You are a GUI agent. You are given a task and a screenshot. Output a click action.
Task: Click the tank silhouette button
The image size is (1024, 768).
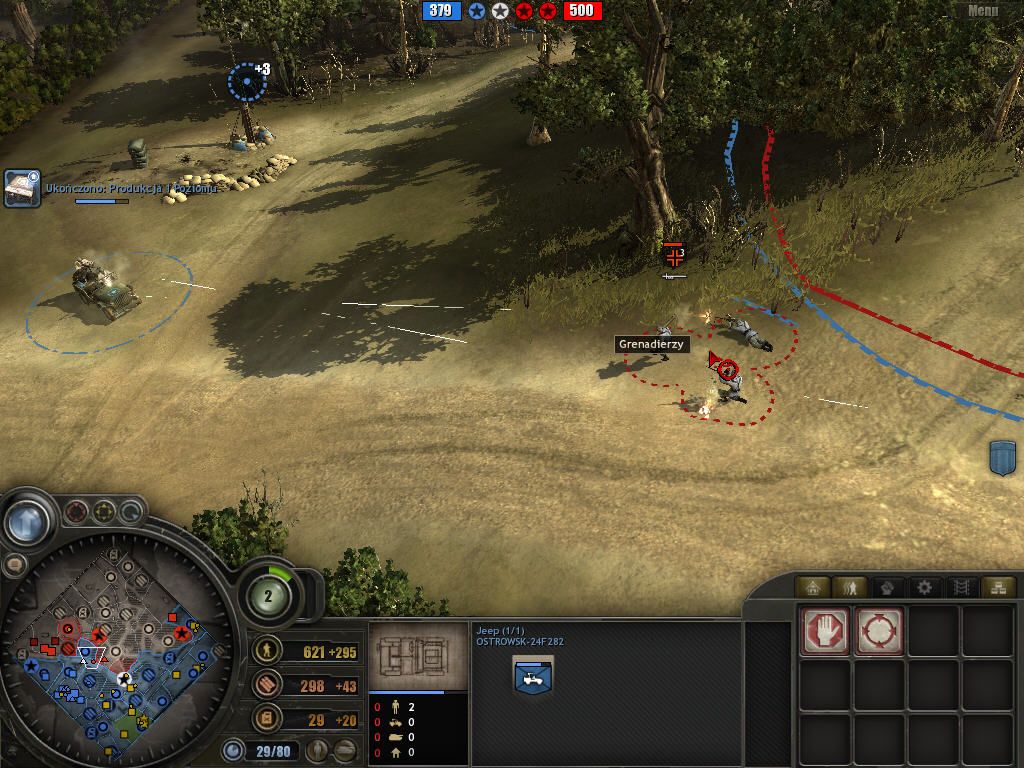click(346, 750)
